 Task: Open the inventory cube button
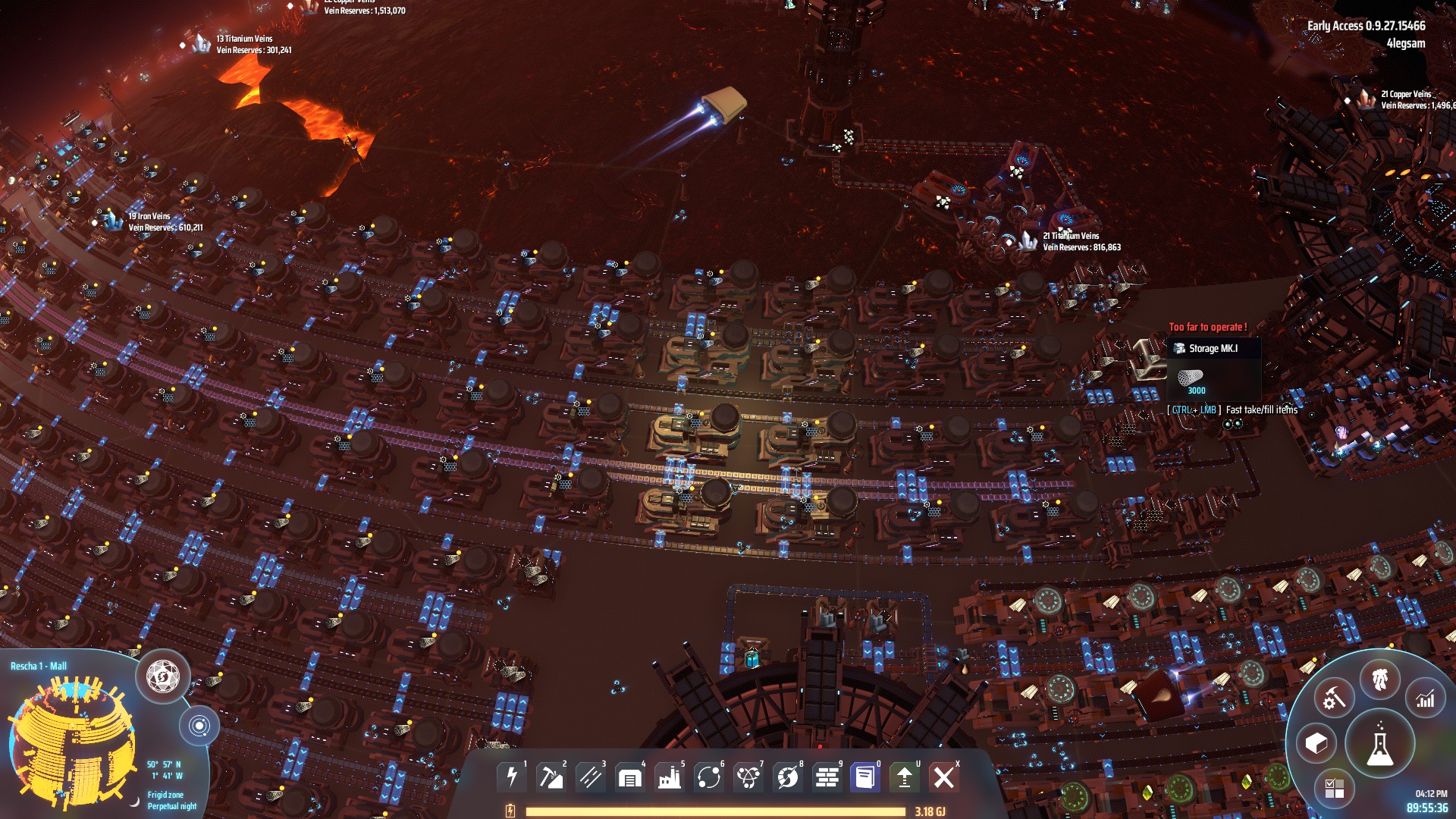1316,744
